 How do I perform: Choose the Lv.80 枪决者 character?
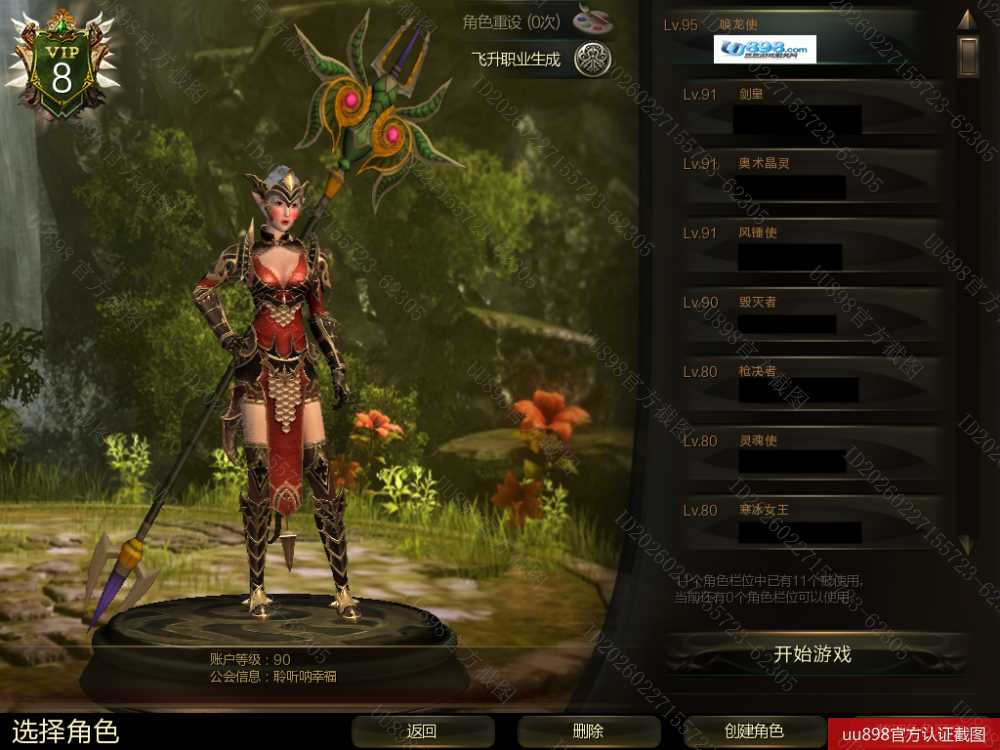click(x=800, y=386)
